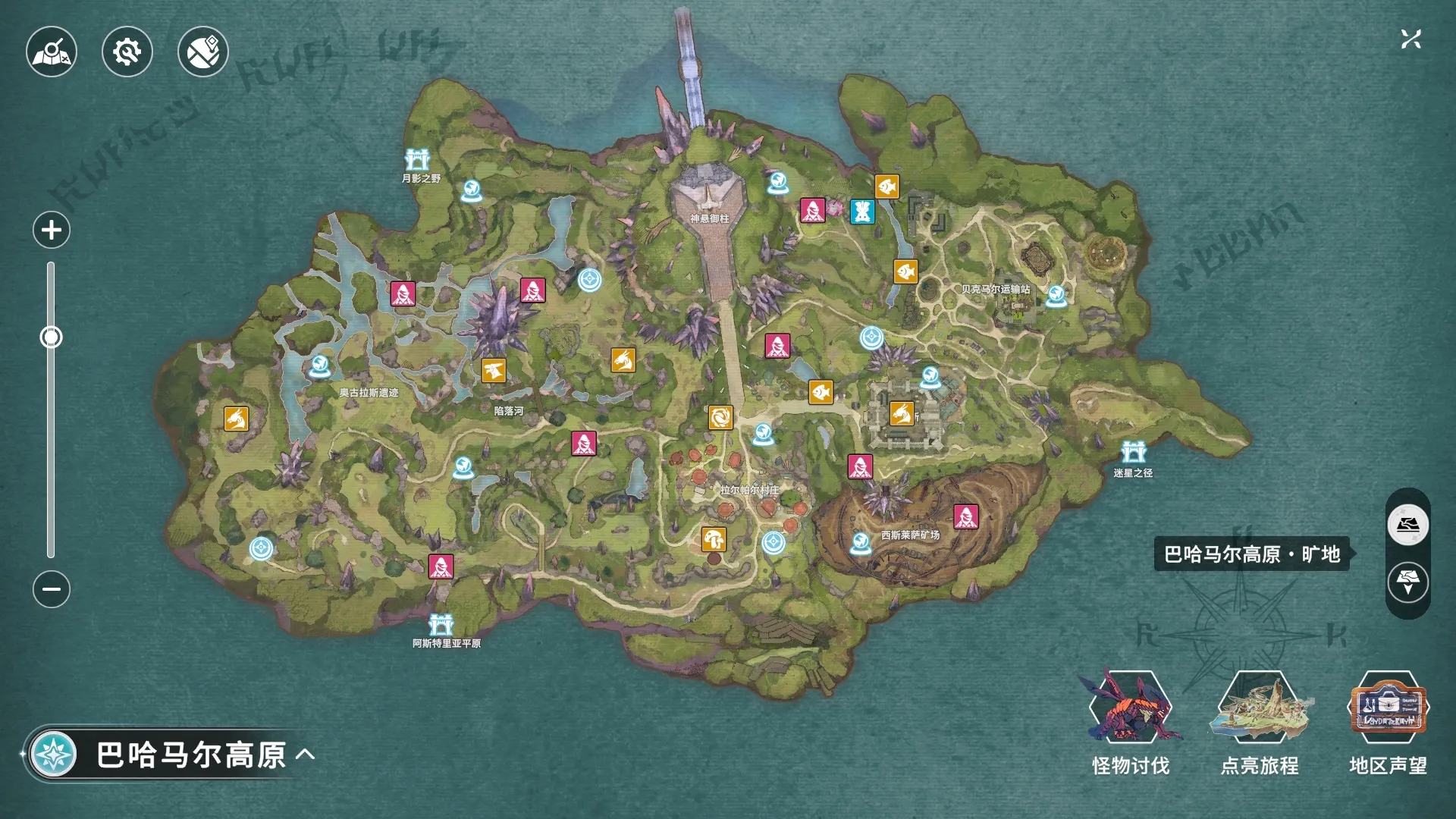Toggle the map pin marker tool
The height and width of the screenshot is (819, 1456).
click(x=203, y=52)
